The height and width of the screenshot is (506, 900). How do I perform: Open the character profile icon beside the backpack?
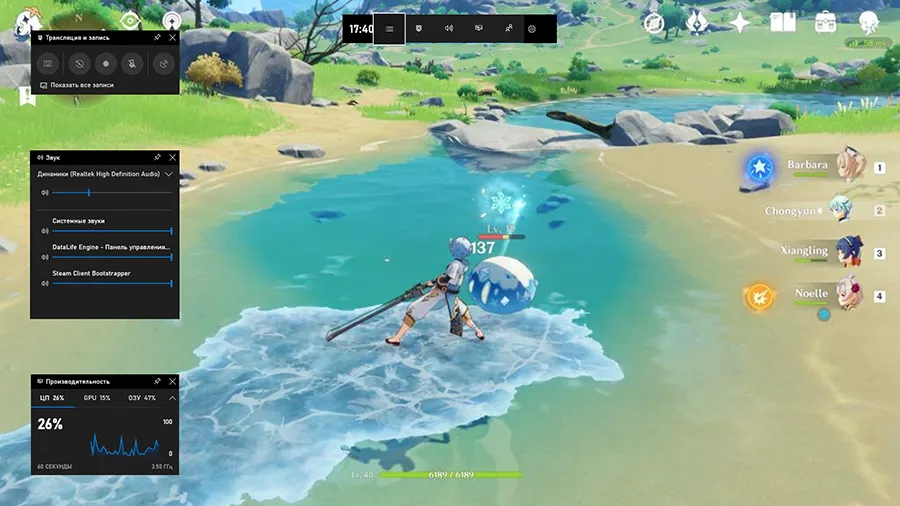click(869, 23)
